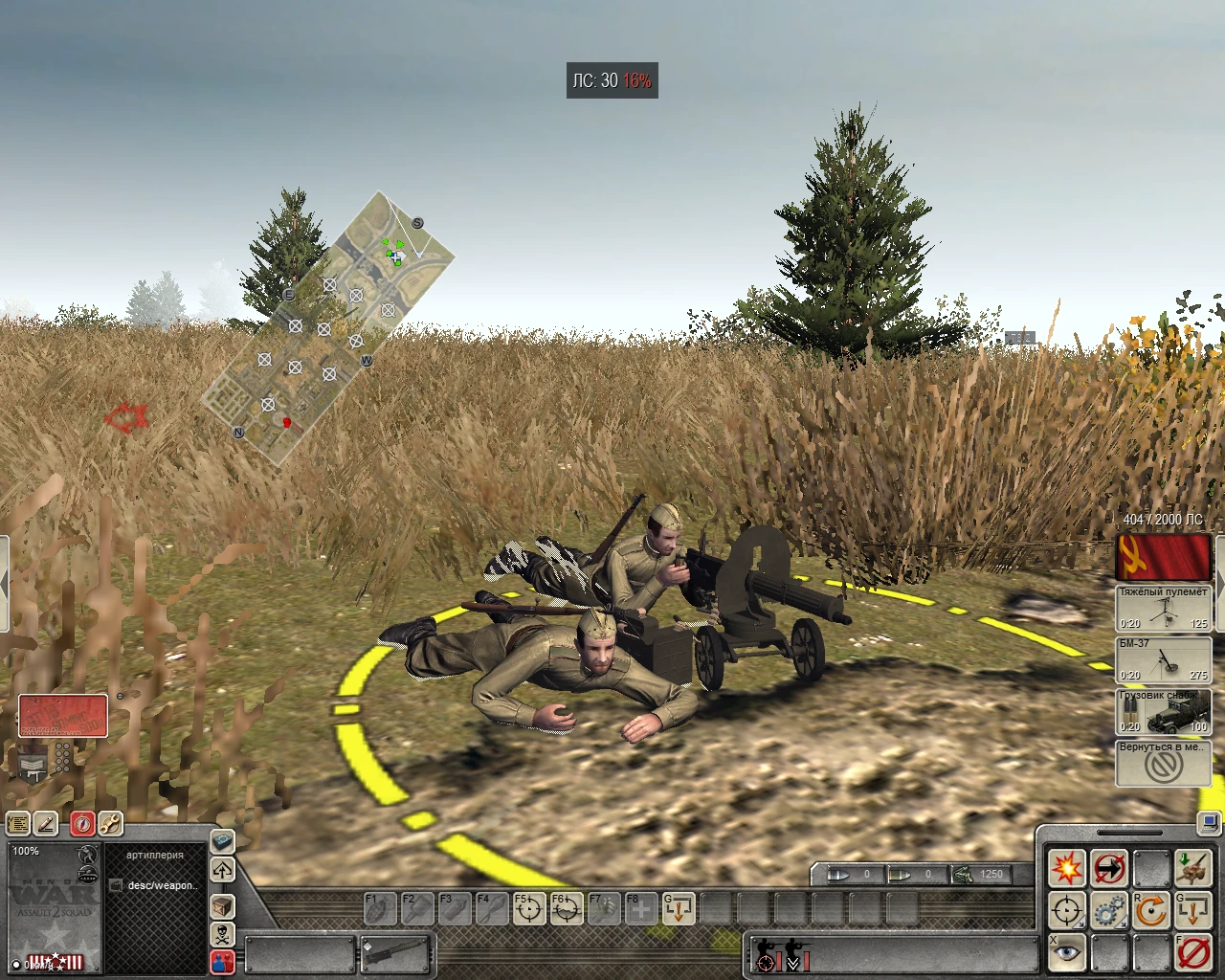Viewport: 1225px width, 980px height.
Task: Select the explosive attack command icon
Action: click(1067, 868)
